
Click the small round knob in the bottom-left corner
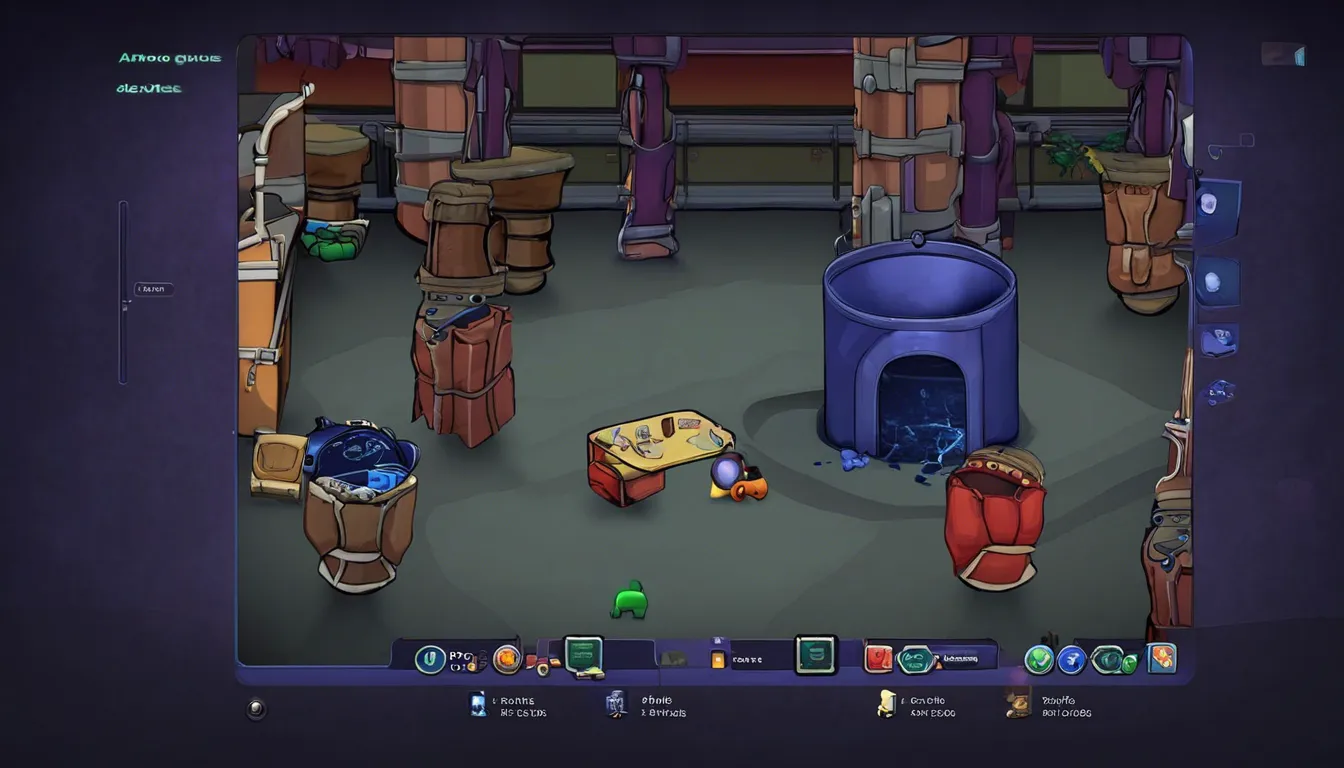(x=257, y=709)
